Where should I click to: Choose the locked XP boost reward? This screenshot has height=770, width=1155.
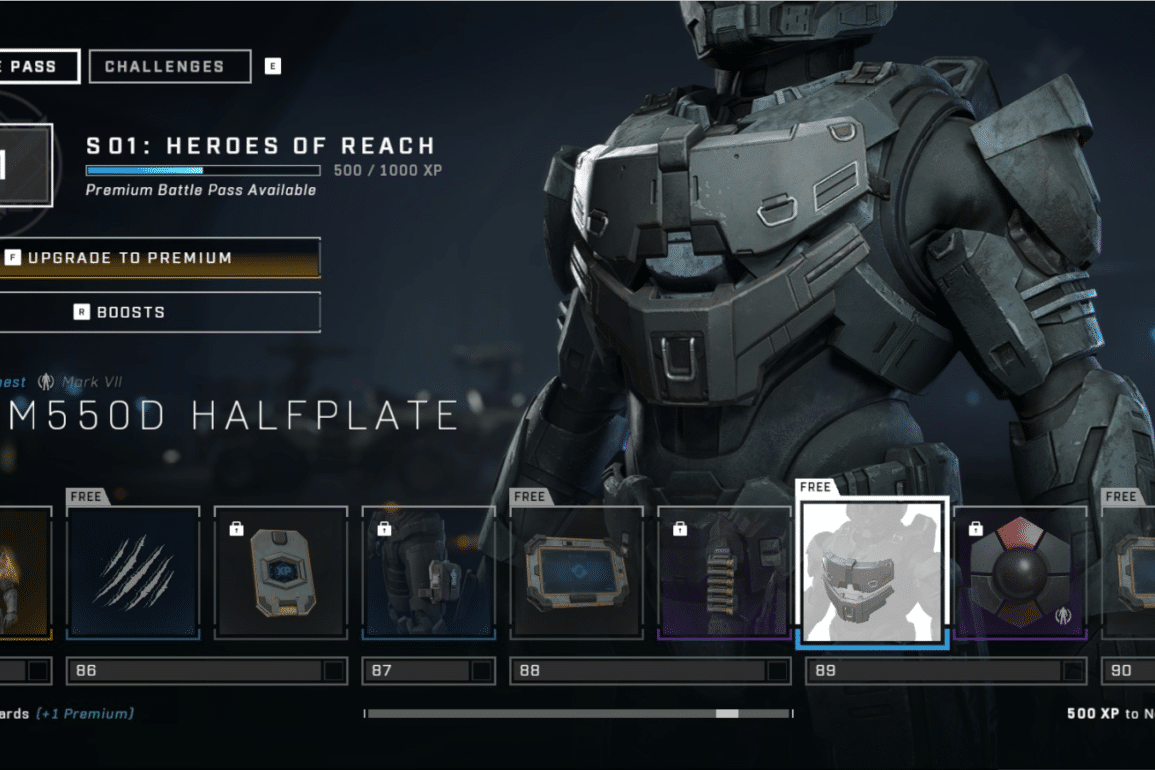pyautogui.click(x=281, y=572)
